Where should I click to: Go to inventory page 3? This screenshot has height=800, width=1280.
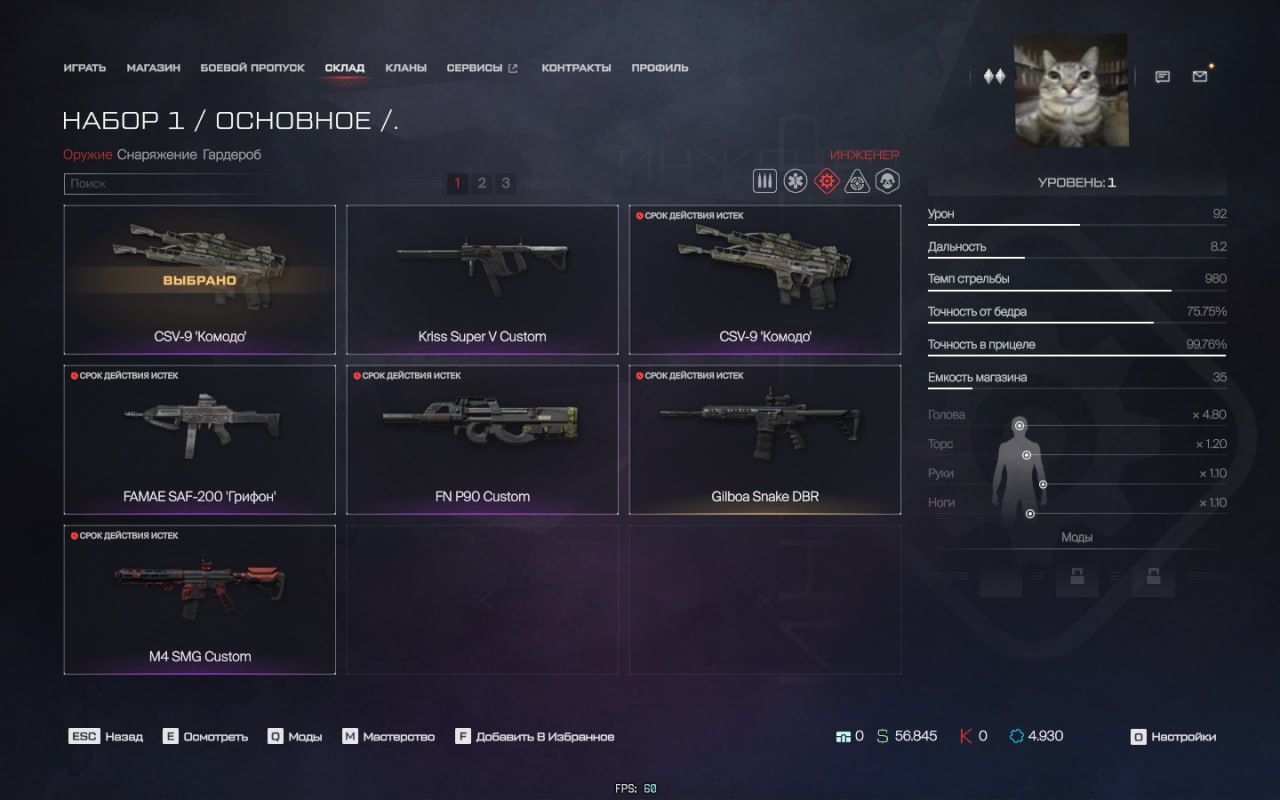click(x=506, y=183)
